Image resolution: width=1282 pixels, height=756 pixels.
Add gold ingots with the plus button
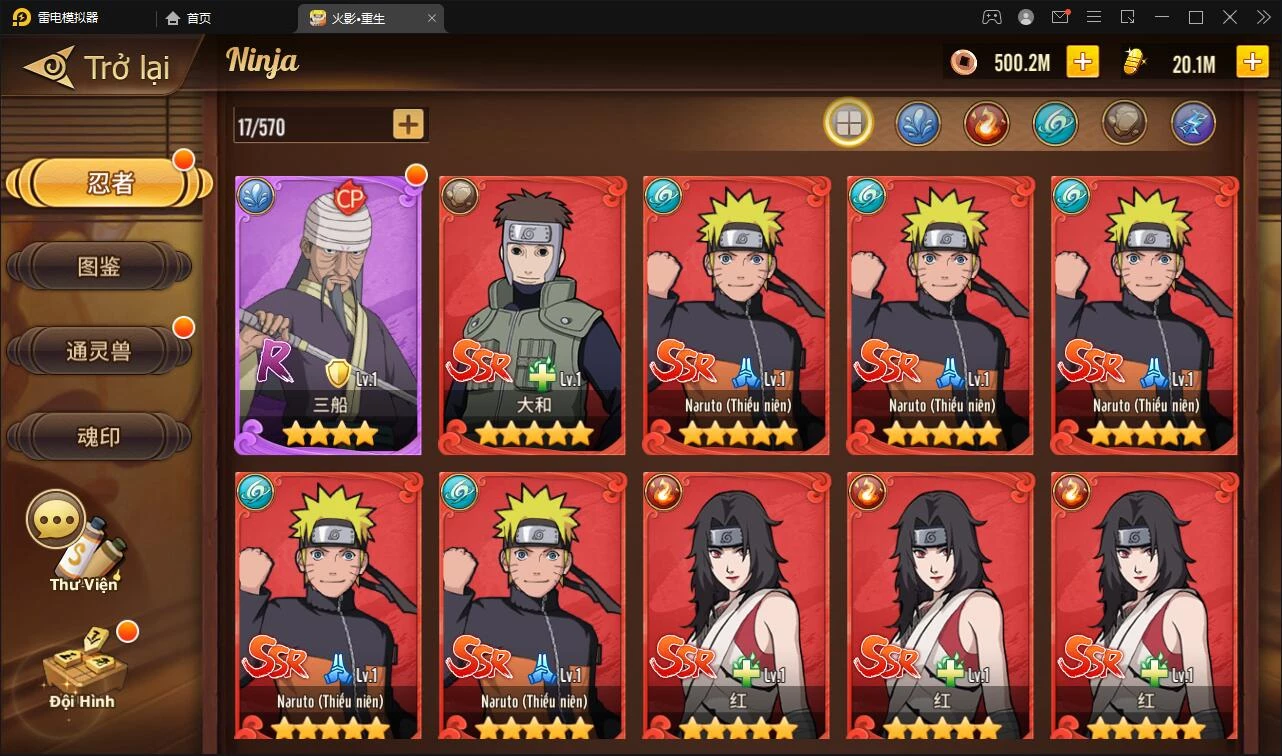(x=1252, y=62)
